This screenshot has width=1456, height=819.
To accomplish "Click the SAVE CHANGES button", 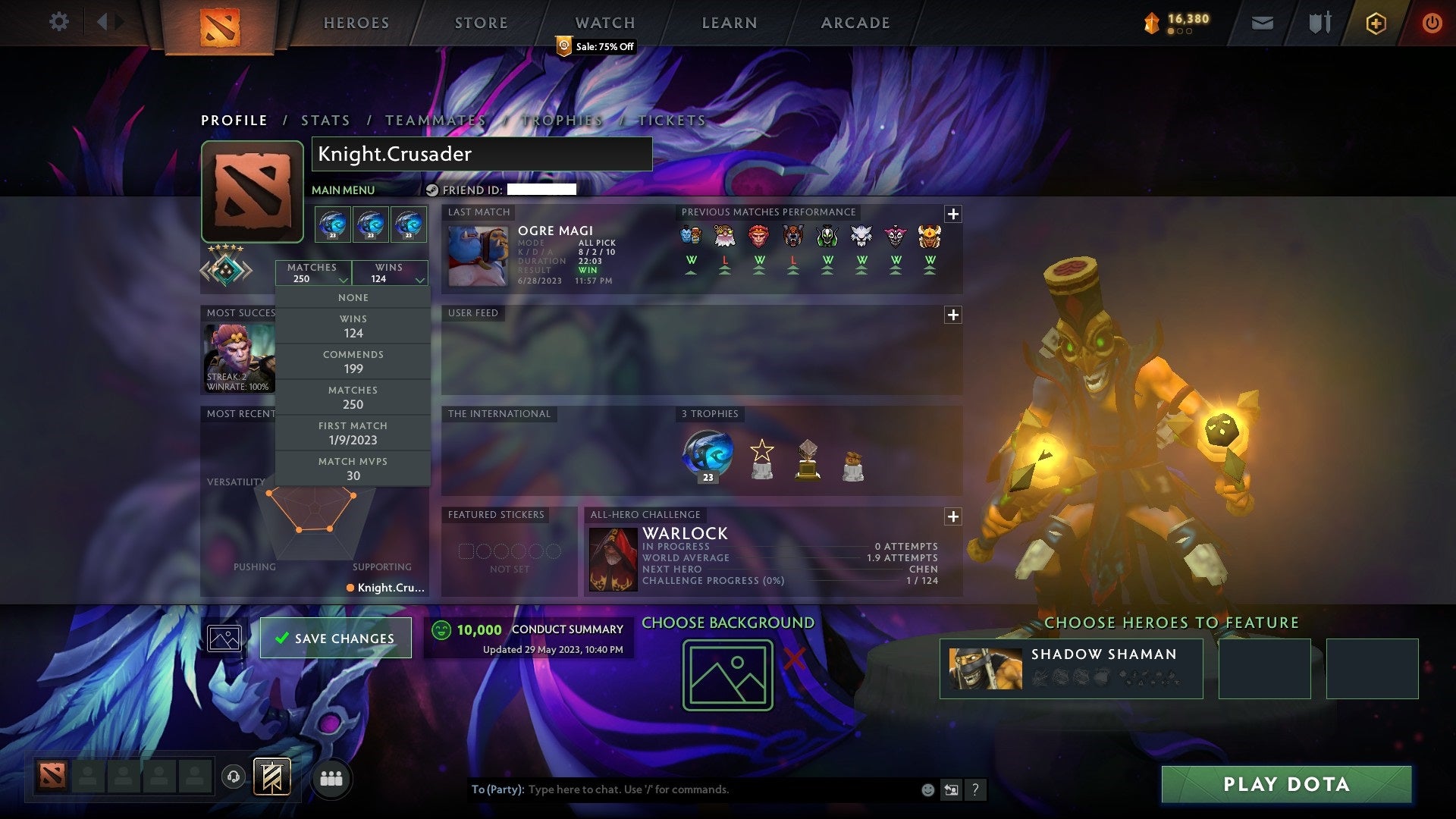I will 334,638.
